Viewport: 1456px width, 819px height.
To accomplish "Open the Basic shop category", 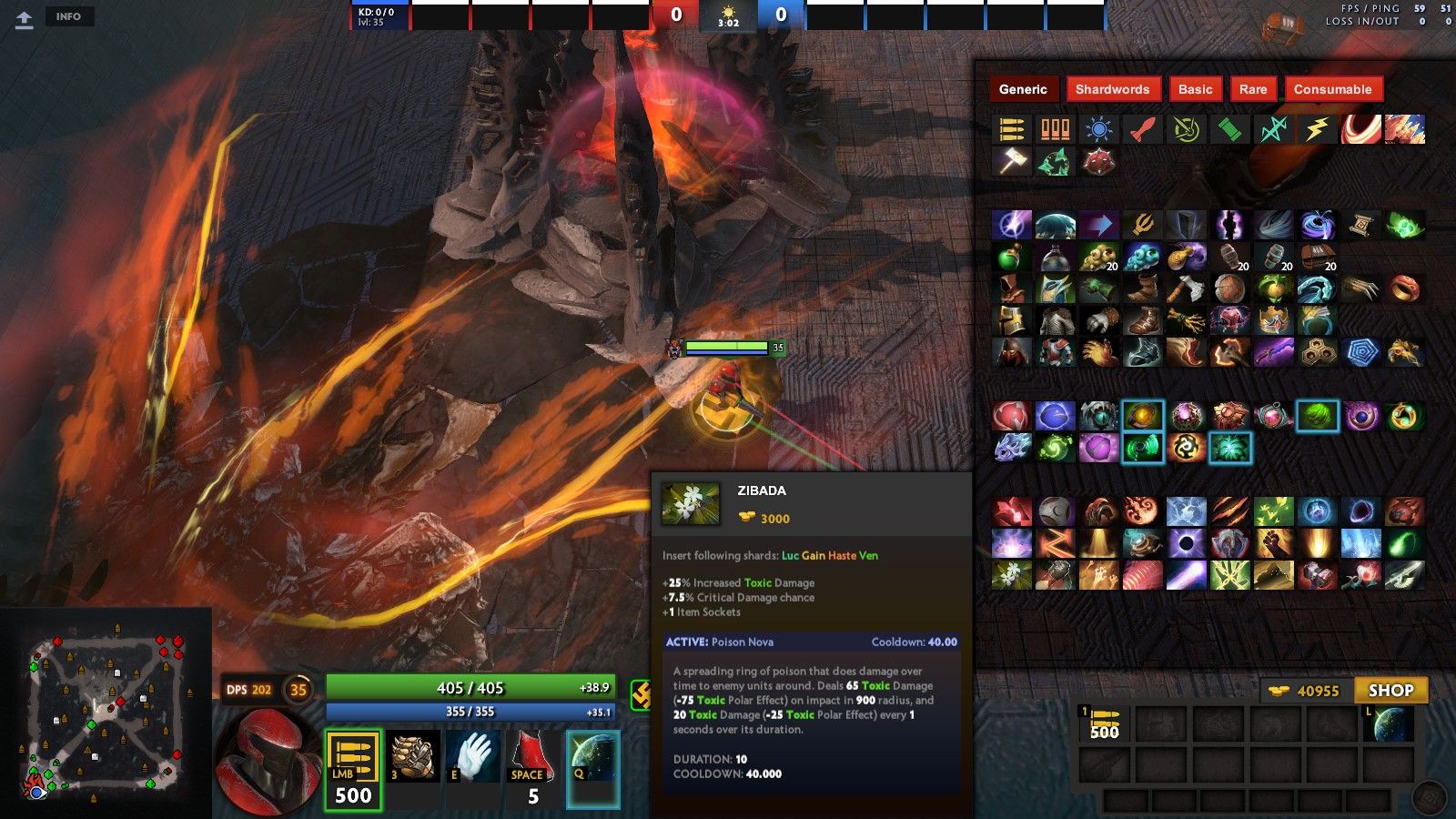I will tap(1195, 89).
